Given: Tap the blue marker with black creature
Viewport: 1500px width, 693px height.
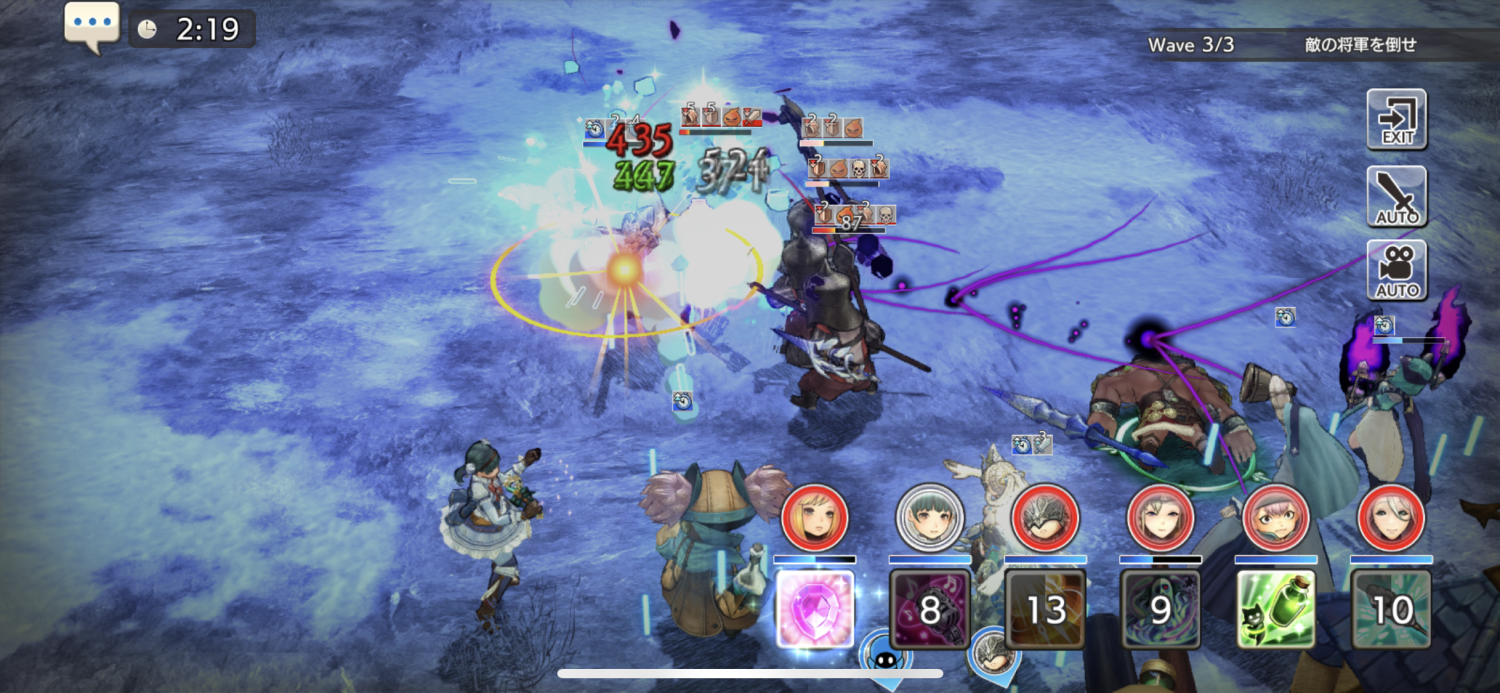Looking at the screenshot, I should point(886,655).
